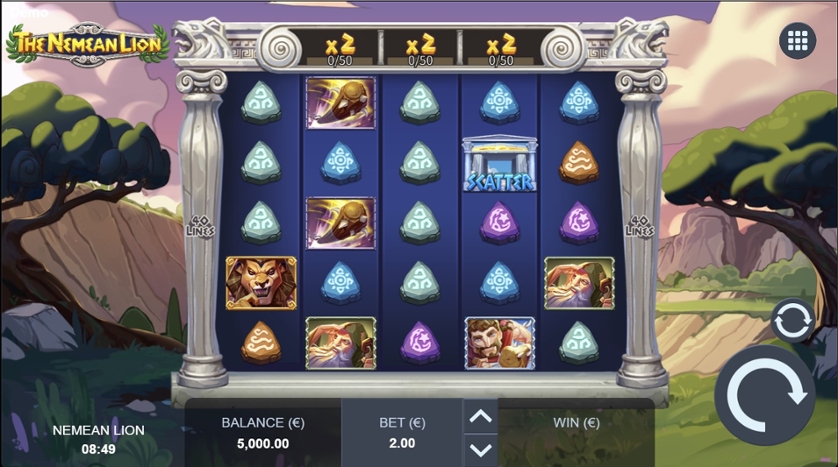
Task: Open the autoplay options
Action: click(792, 320)
